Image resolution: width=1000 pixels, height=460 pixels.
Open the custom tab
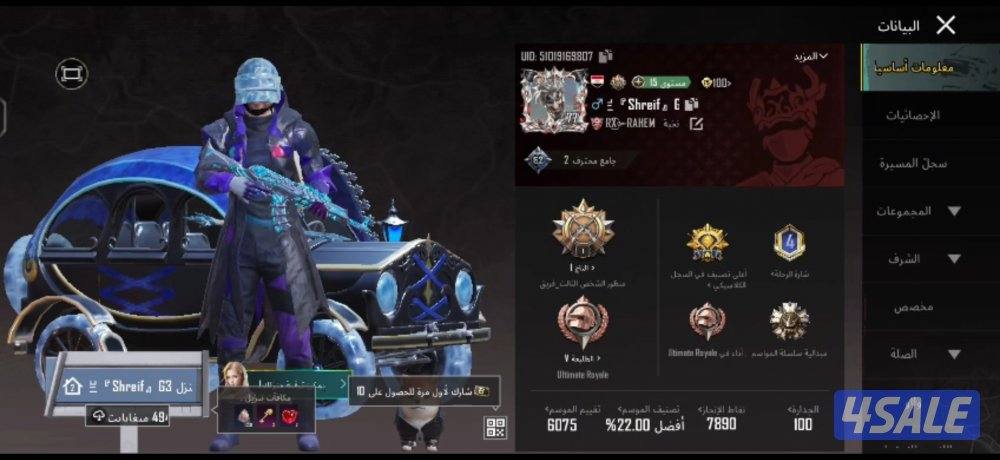pos(913,307)
